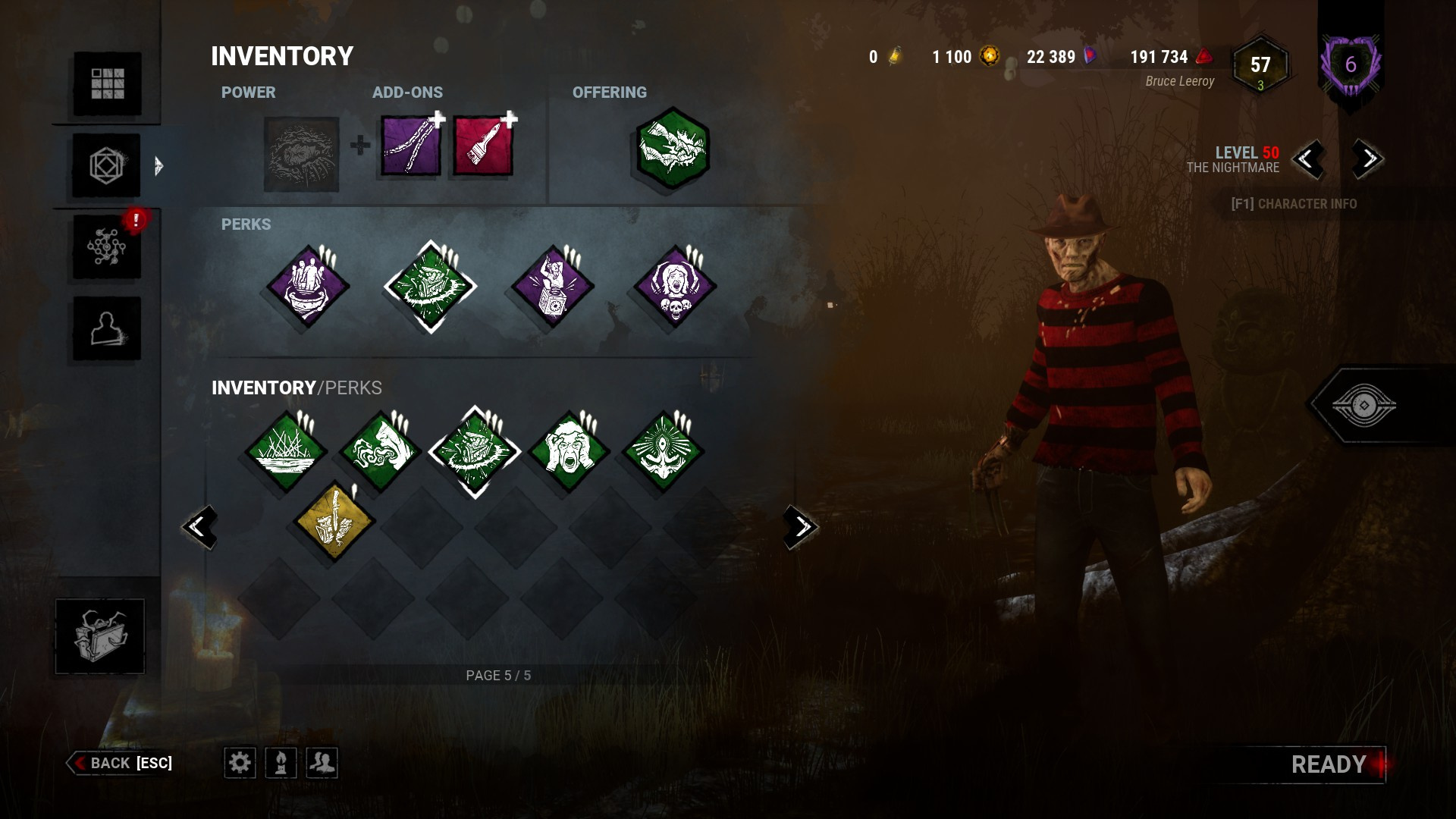Viewport: 1456px width, 819px height.
Task: Open the store grid icon at top left
Action: (x=106, y=83)
